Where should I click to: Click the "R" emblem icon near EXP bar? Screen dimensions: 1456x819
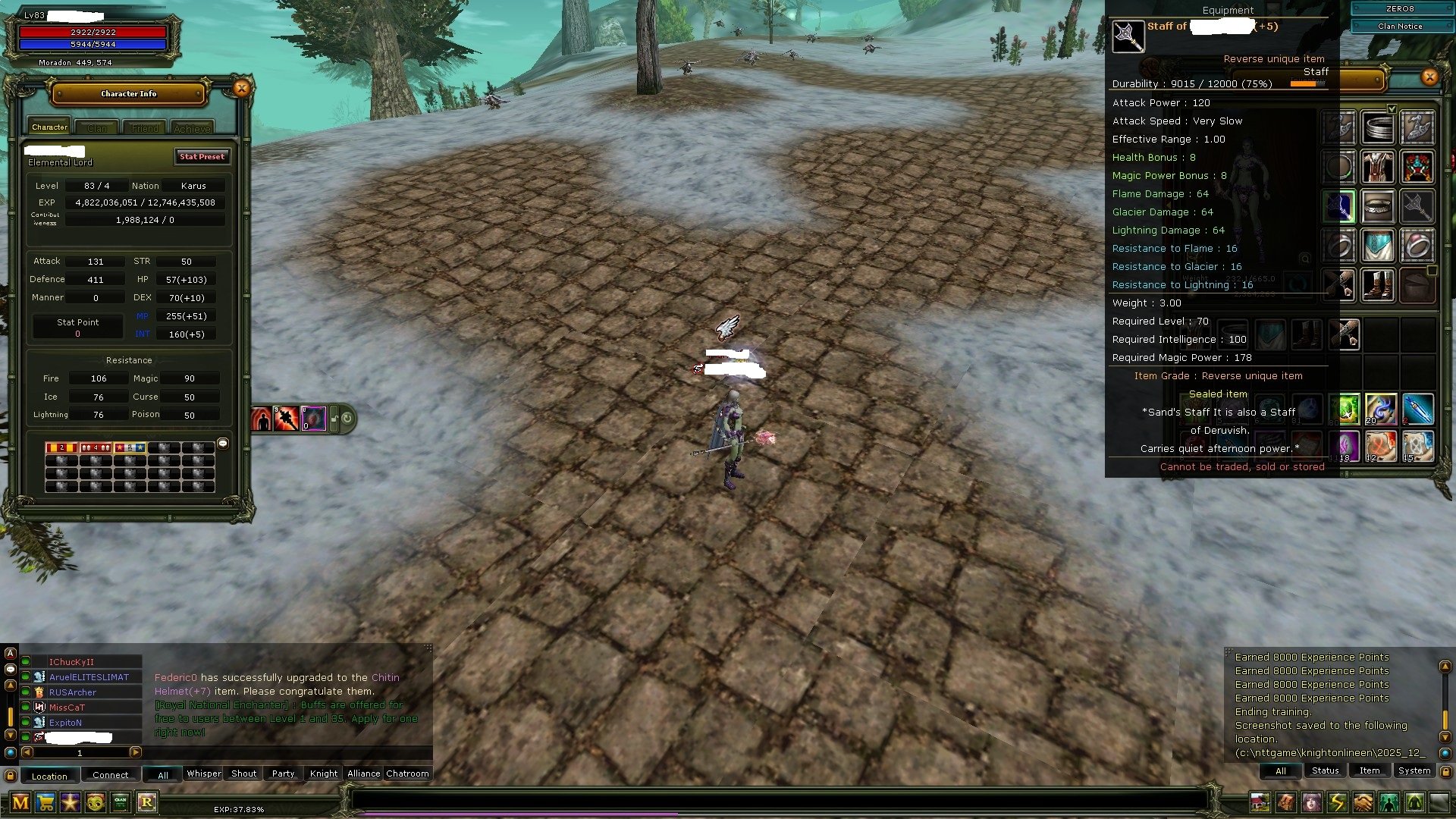[148, 802]
